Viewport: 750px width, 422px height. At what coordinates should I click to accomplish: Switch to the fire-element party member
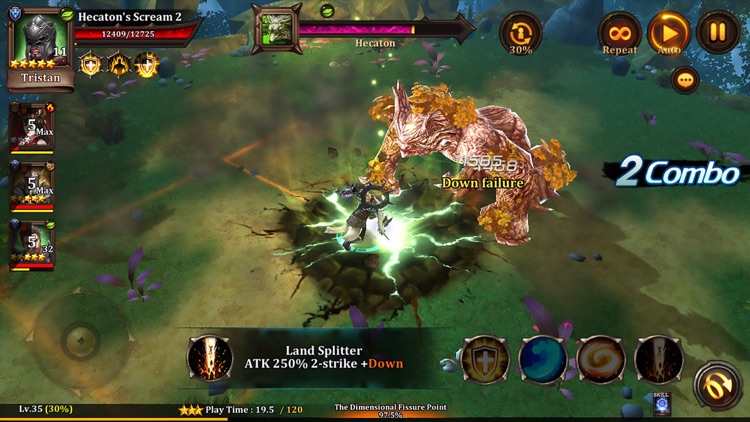coord(32,127)
